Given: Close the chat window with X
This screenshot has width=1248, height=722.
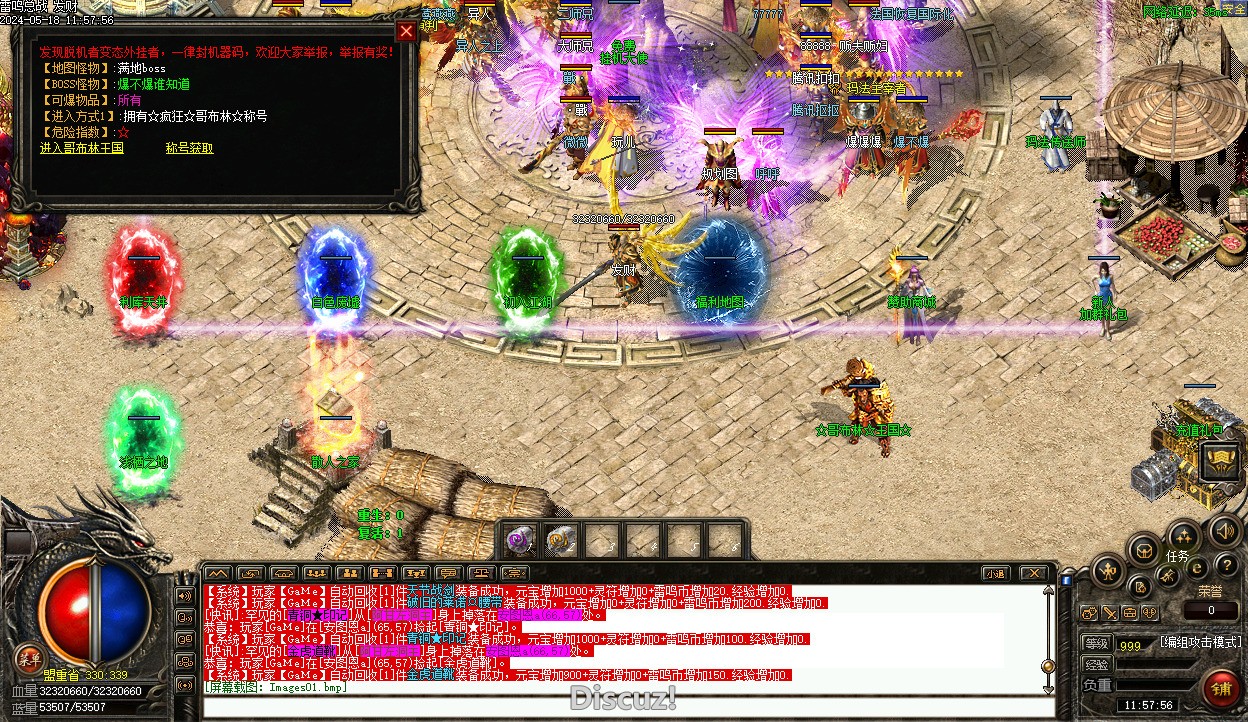Looking at the screenshot, I should [1034, 573].
